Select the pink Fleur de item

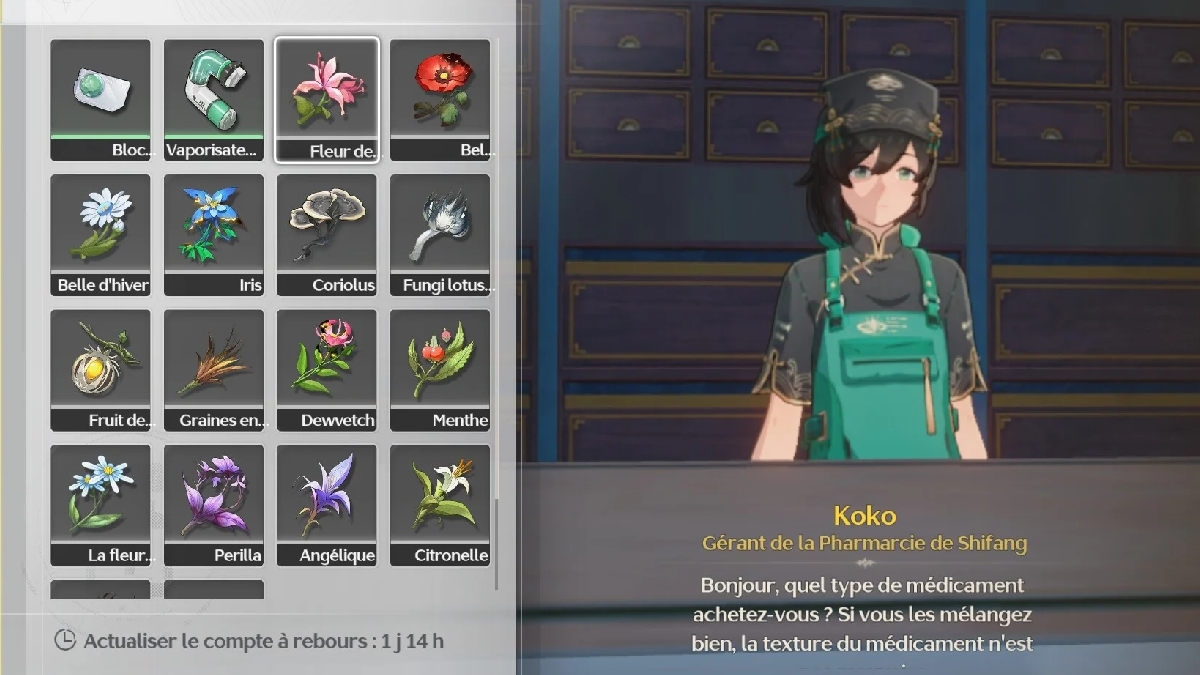tap(327, 100)
